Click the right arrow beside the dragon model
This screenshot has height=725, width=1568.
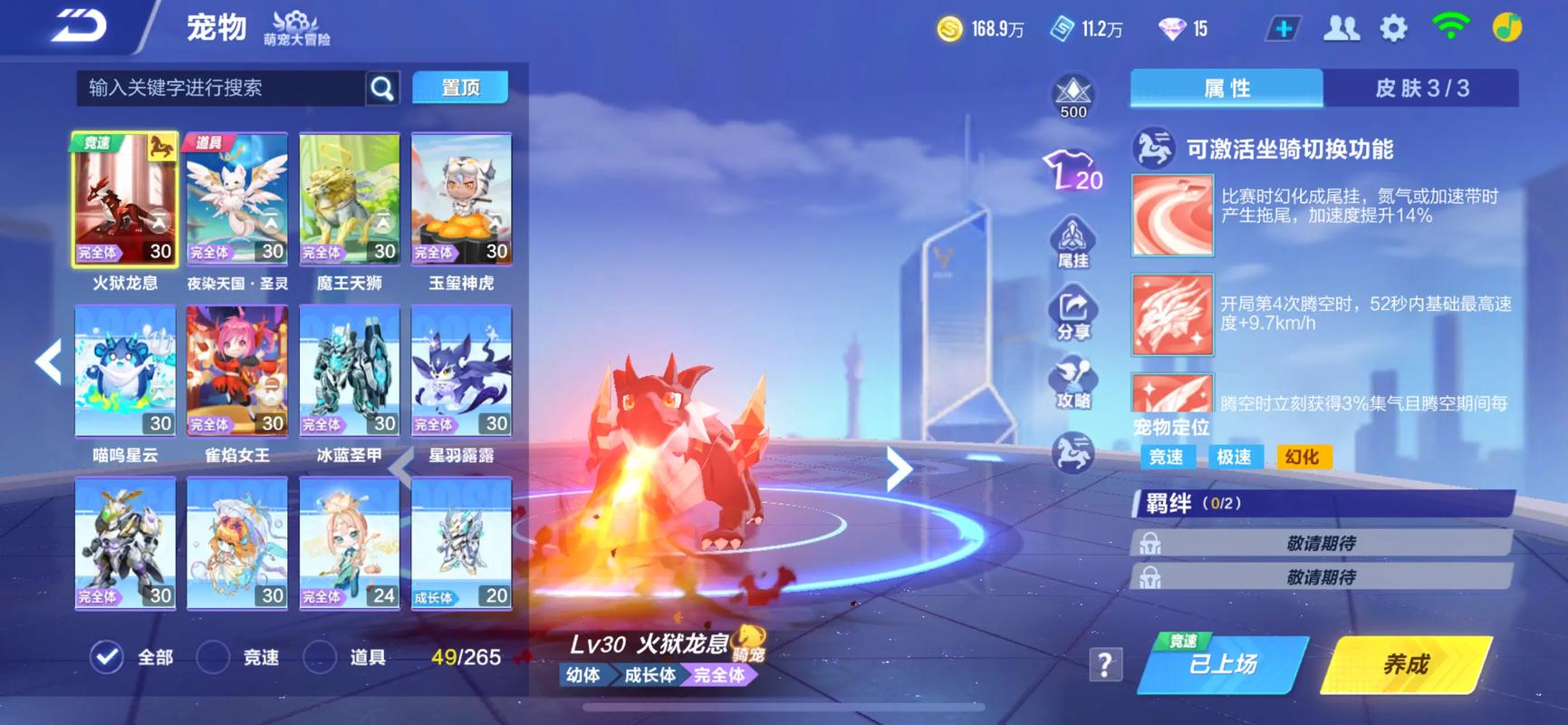(x=899, y=469)
